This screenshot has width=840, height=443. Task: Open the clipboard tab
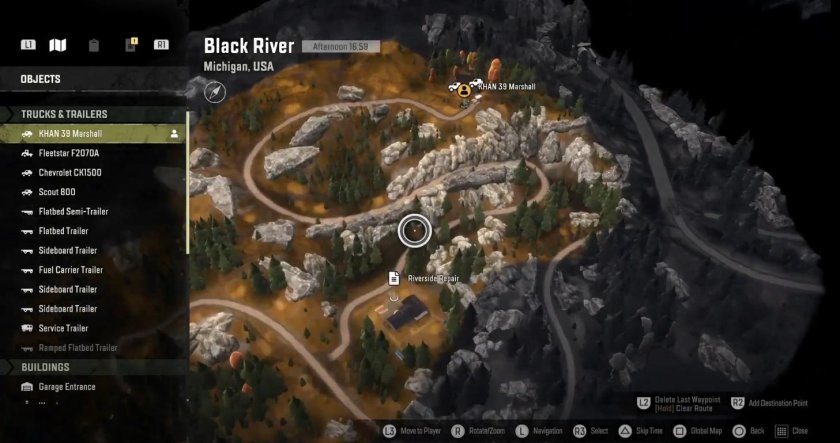click(x=93, y=45)
